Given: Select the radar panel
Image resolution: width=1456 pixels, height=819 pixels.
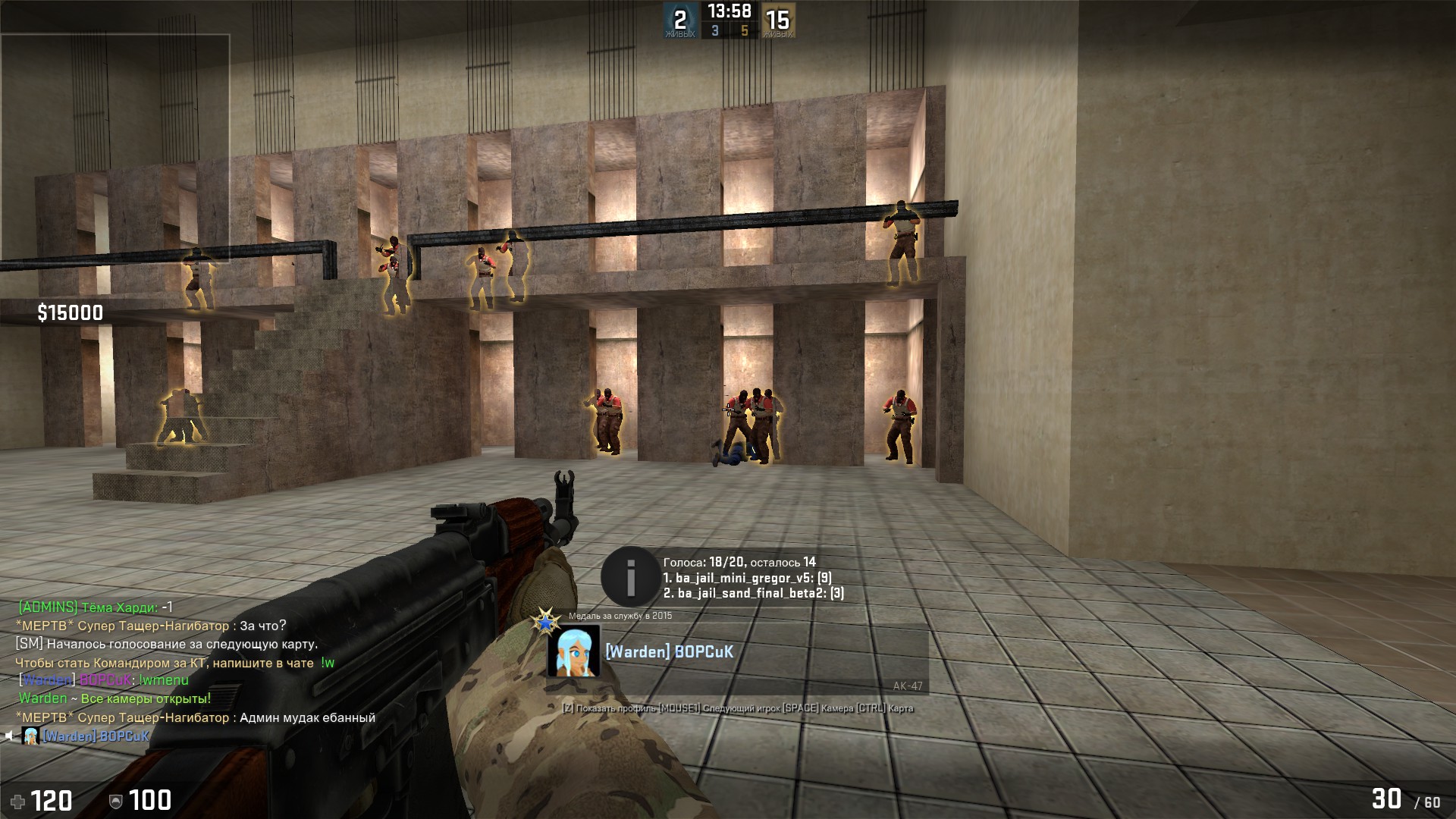Looking at the screenshot, I should [x=115, y=149].
